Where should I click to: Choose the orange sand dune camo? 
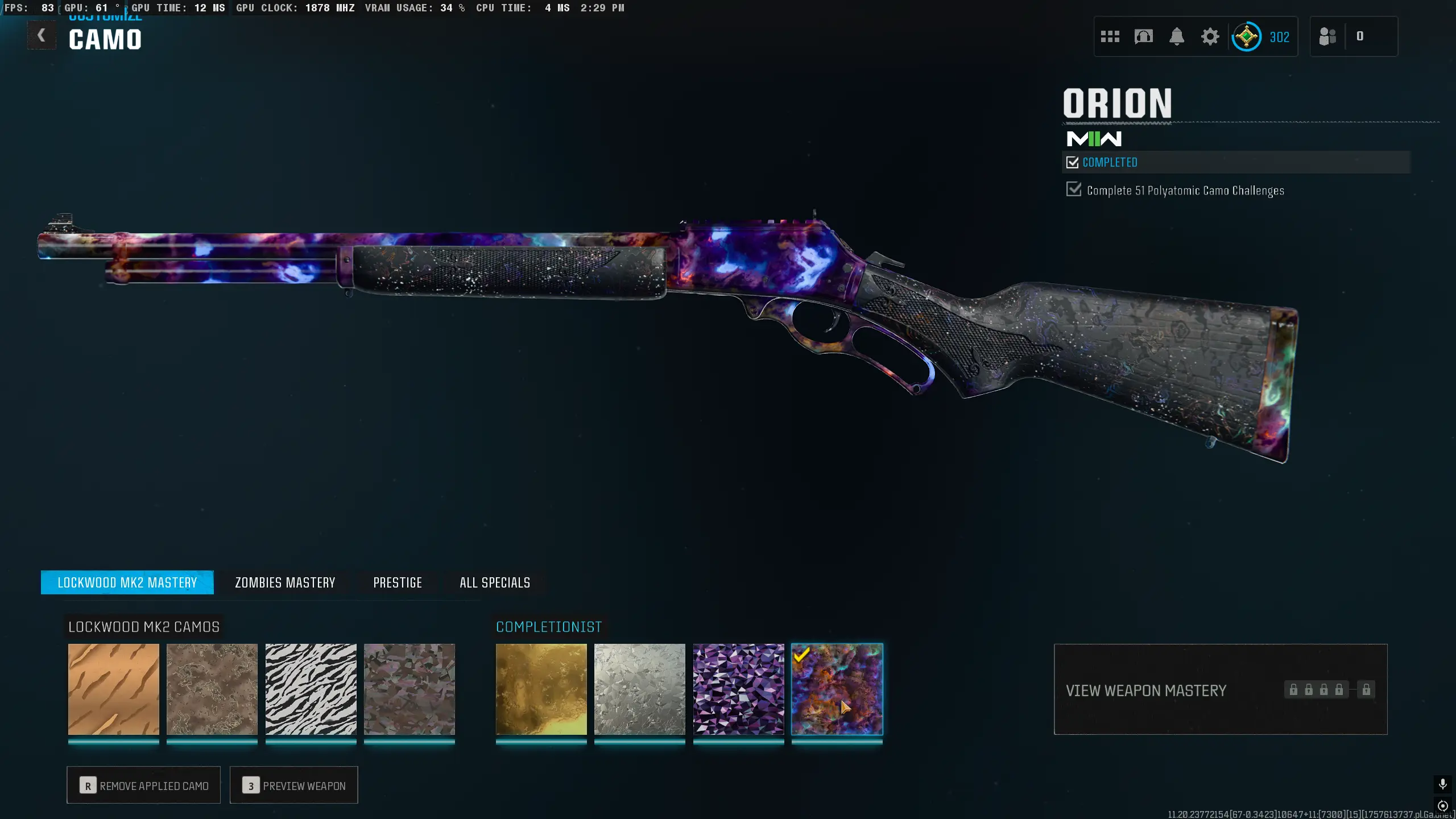click(x=114, y=689)
